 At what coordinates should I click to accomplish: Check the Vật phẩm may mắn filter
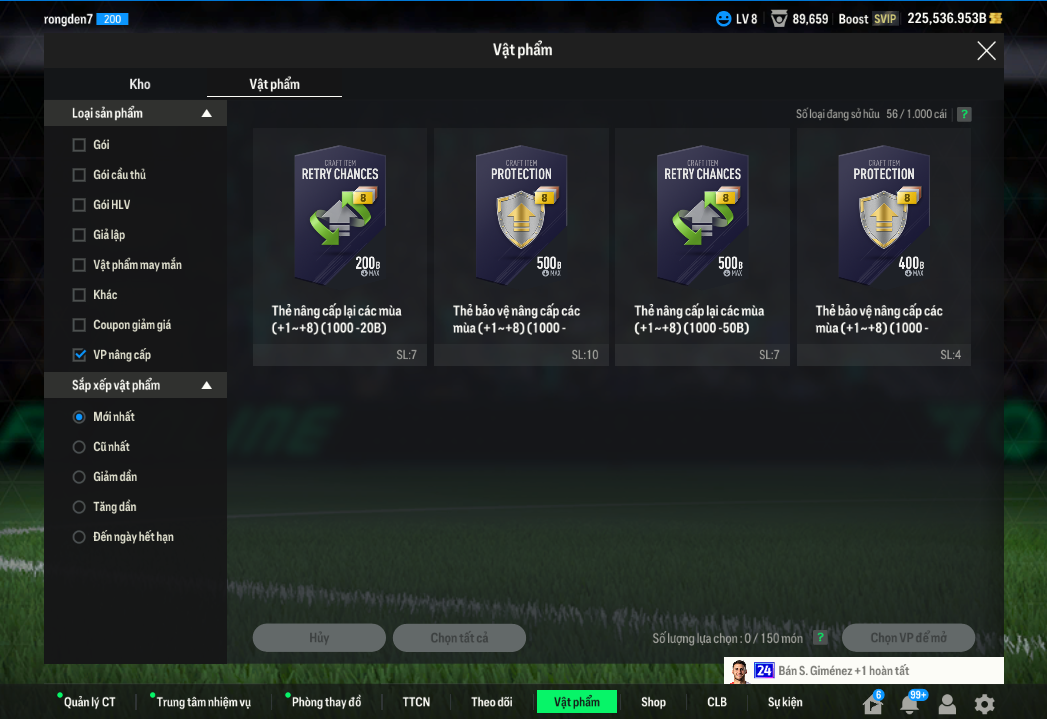[80, 265]
